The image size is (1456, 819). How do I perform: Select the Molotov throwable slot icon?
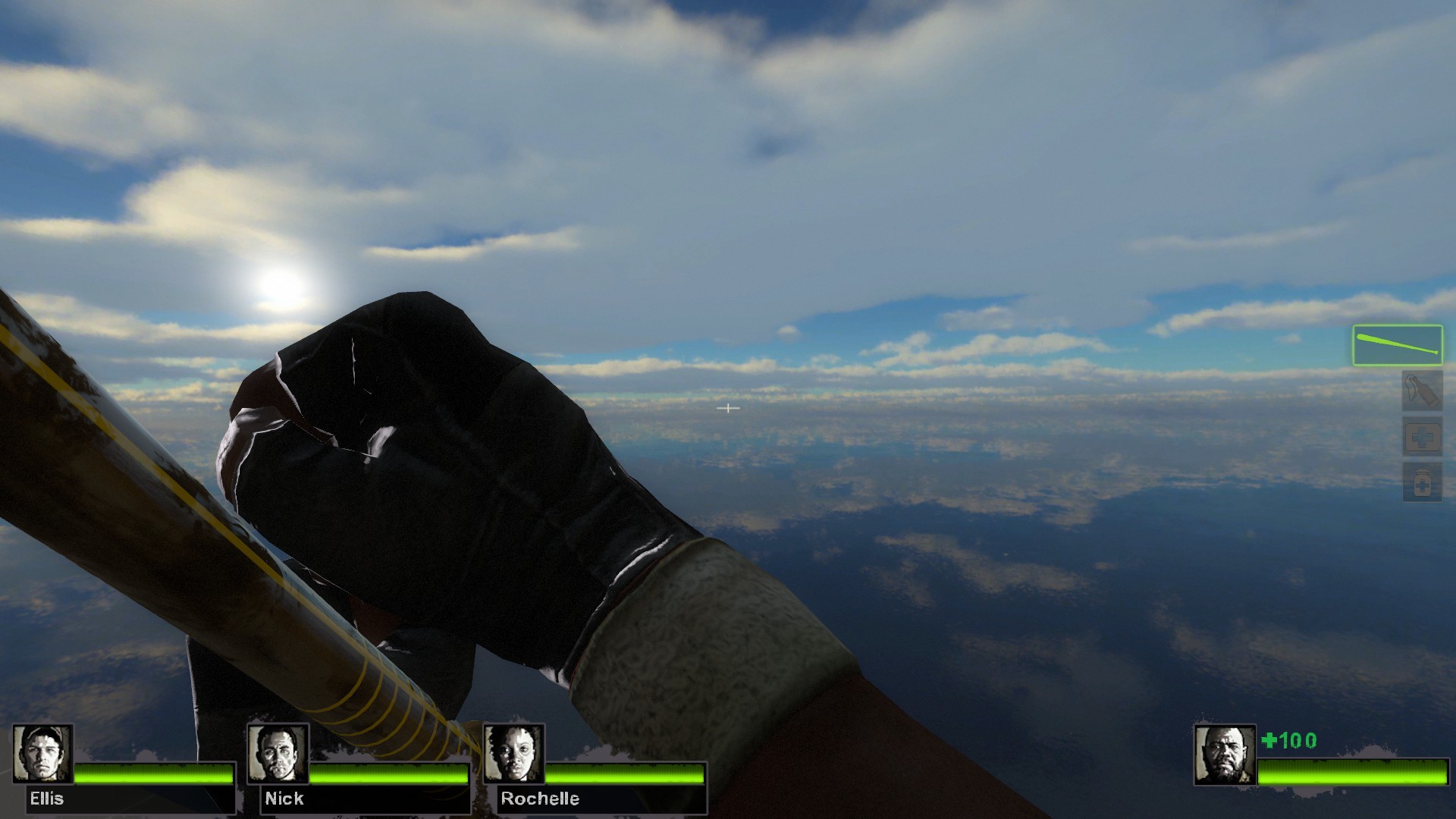(1423, 390)
